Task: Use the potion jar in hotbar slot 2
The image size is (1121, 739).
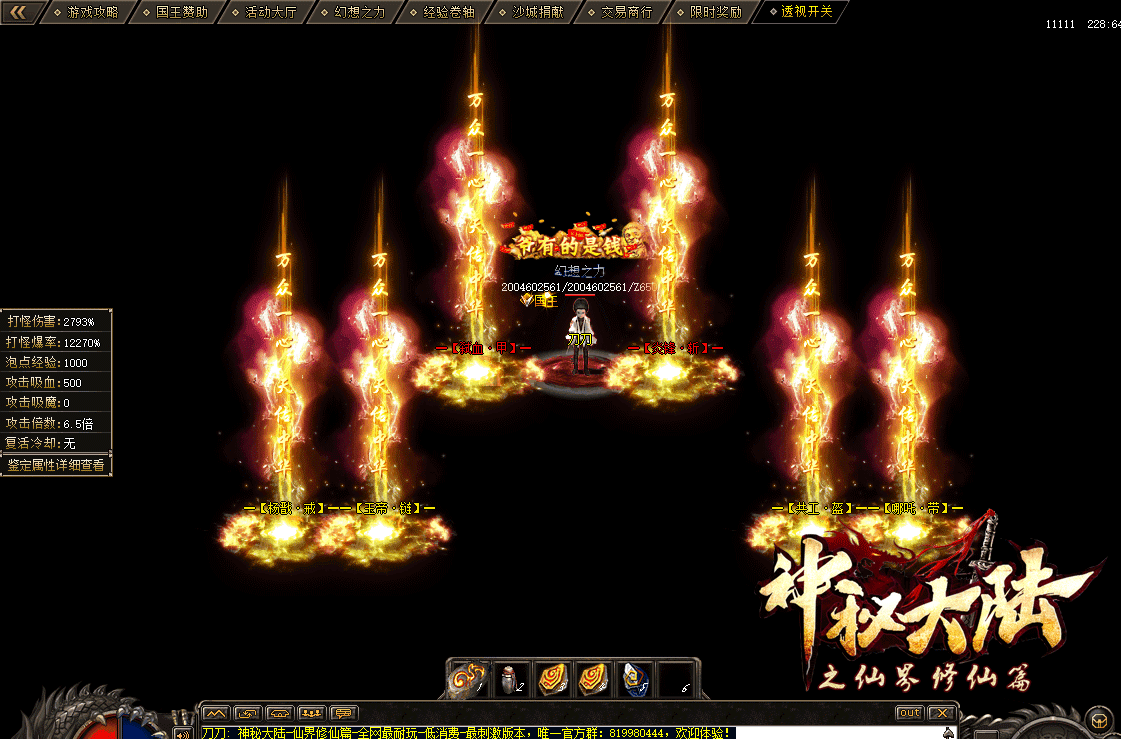Action: click(512, 678)
